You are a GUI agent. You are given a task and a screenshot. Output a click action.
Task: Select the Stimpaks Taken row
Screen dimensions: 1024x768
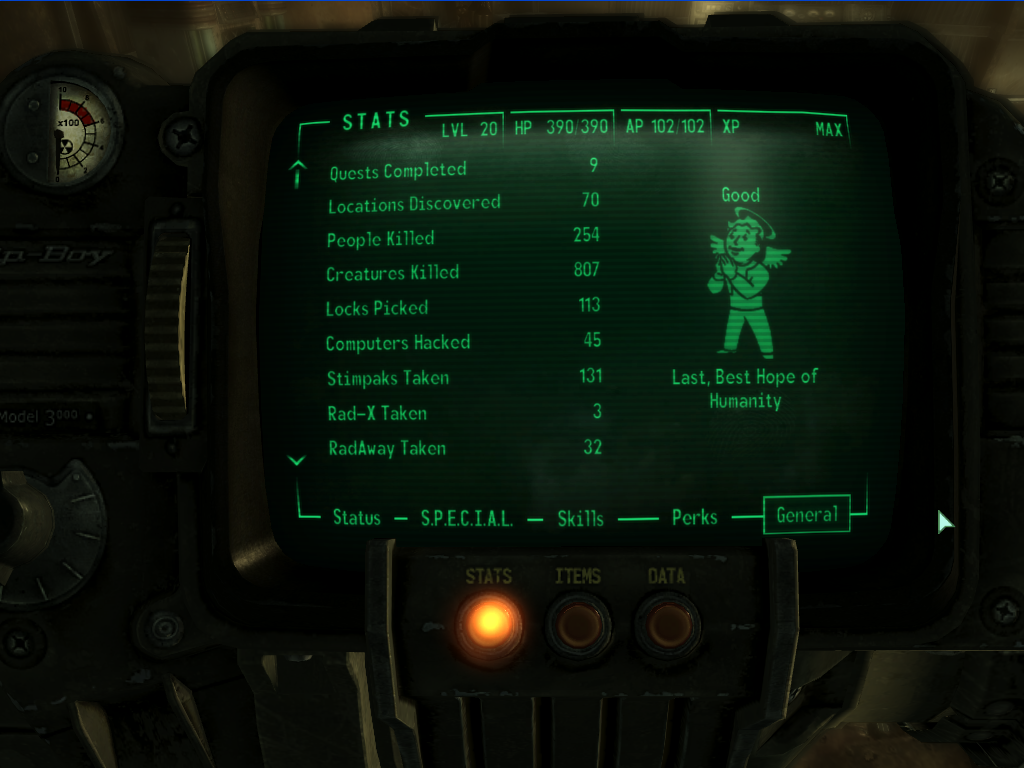(387, 378)
